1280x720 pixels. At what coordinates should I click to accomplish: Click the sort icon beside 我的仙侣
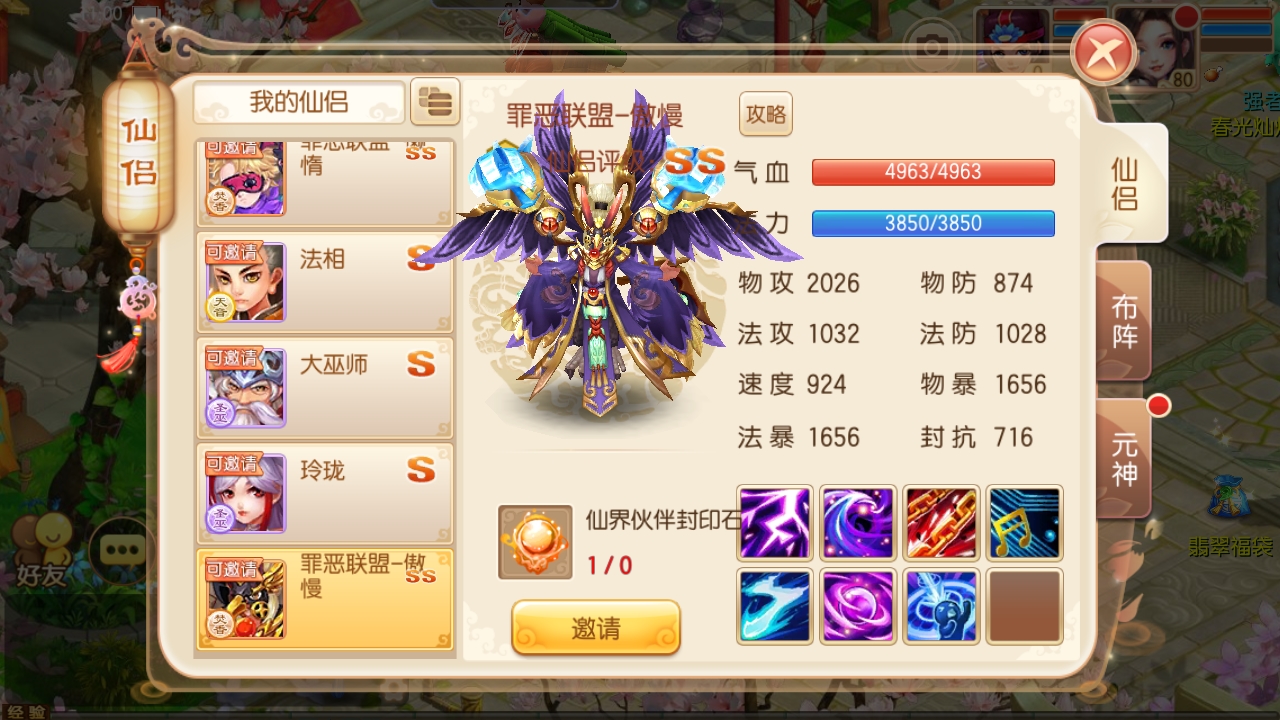437,101
